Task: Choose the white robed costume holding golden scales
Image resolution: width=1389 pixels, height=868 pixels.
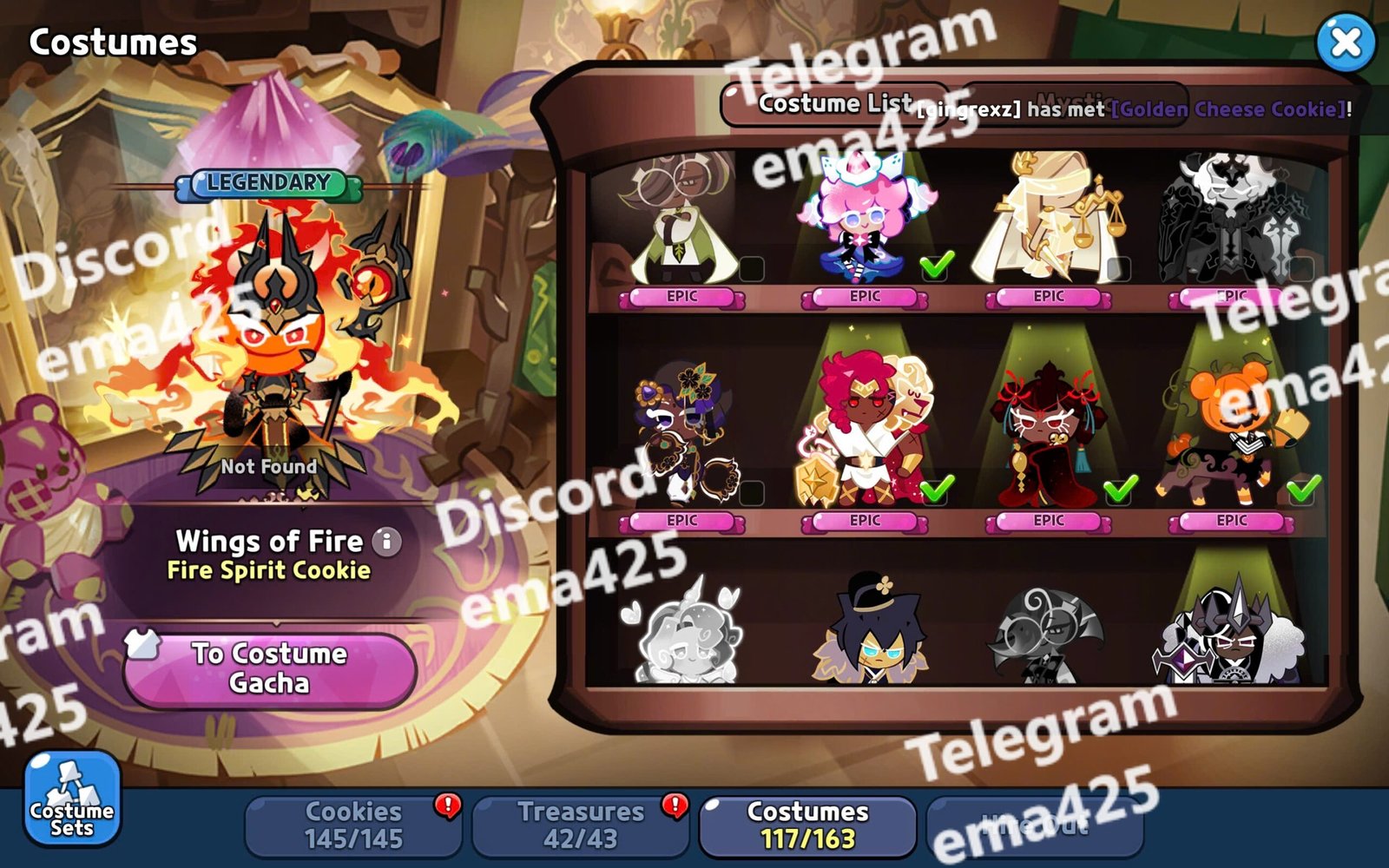Action: coord(1048,221)
